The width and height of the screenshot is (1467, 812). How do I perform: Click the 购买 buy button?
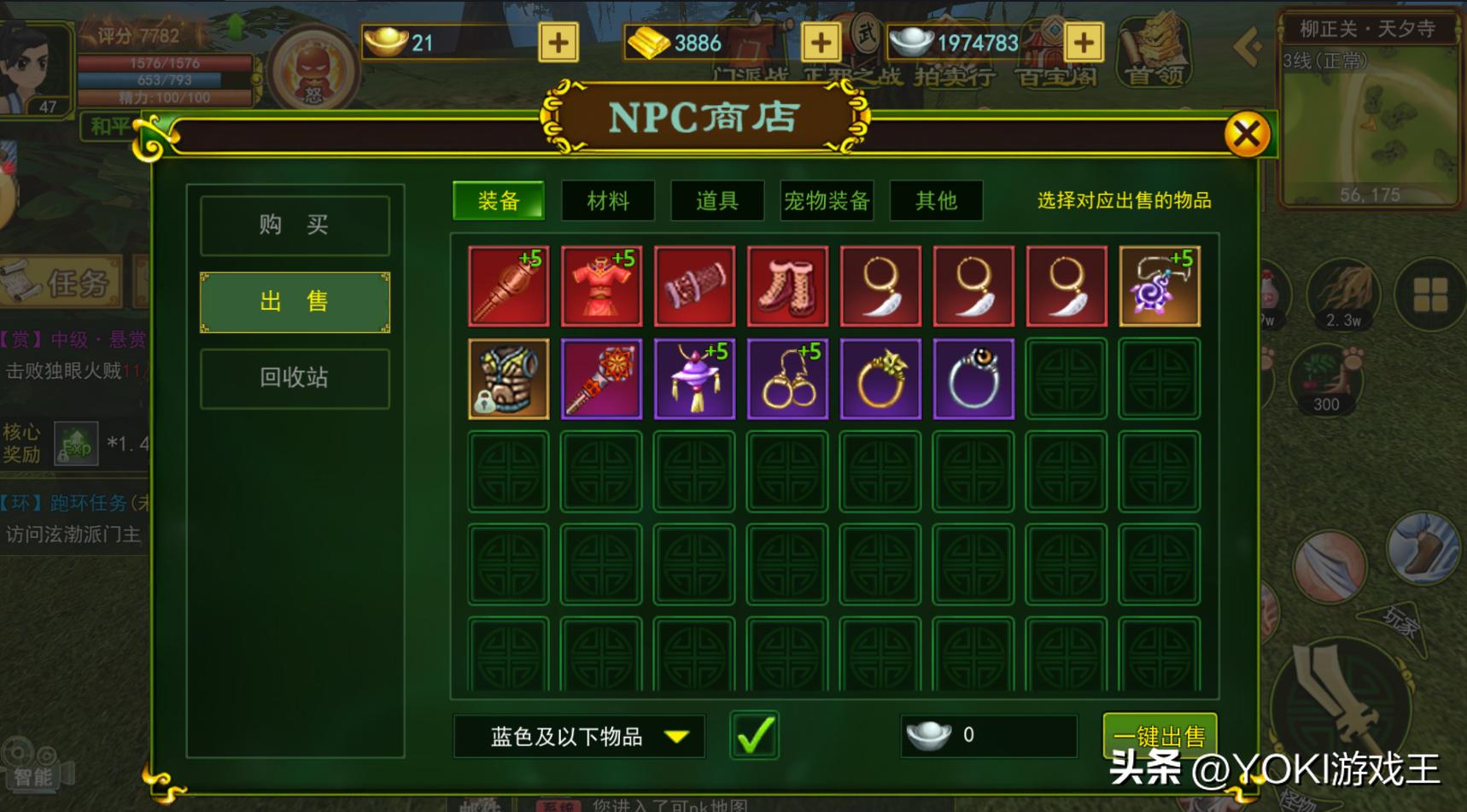coord(295,225)
